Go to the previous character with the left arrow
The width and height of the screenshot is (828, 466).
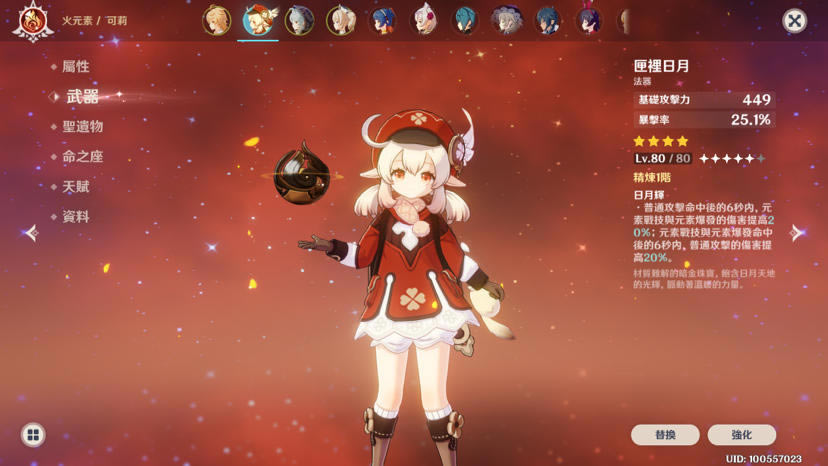point(31,233)
